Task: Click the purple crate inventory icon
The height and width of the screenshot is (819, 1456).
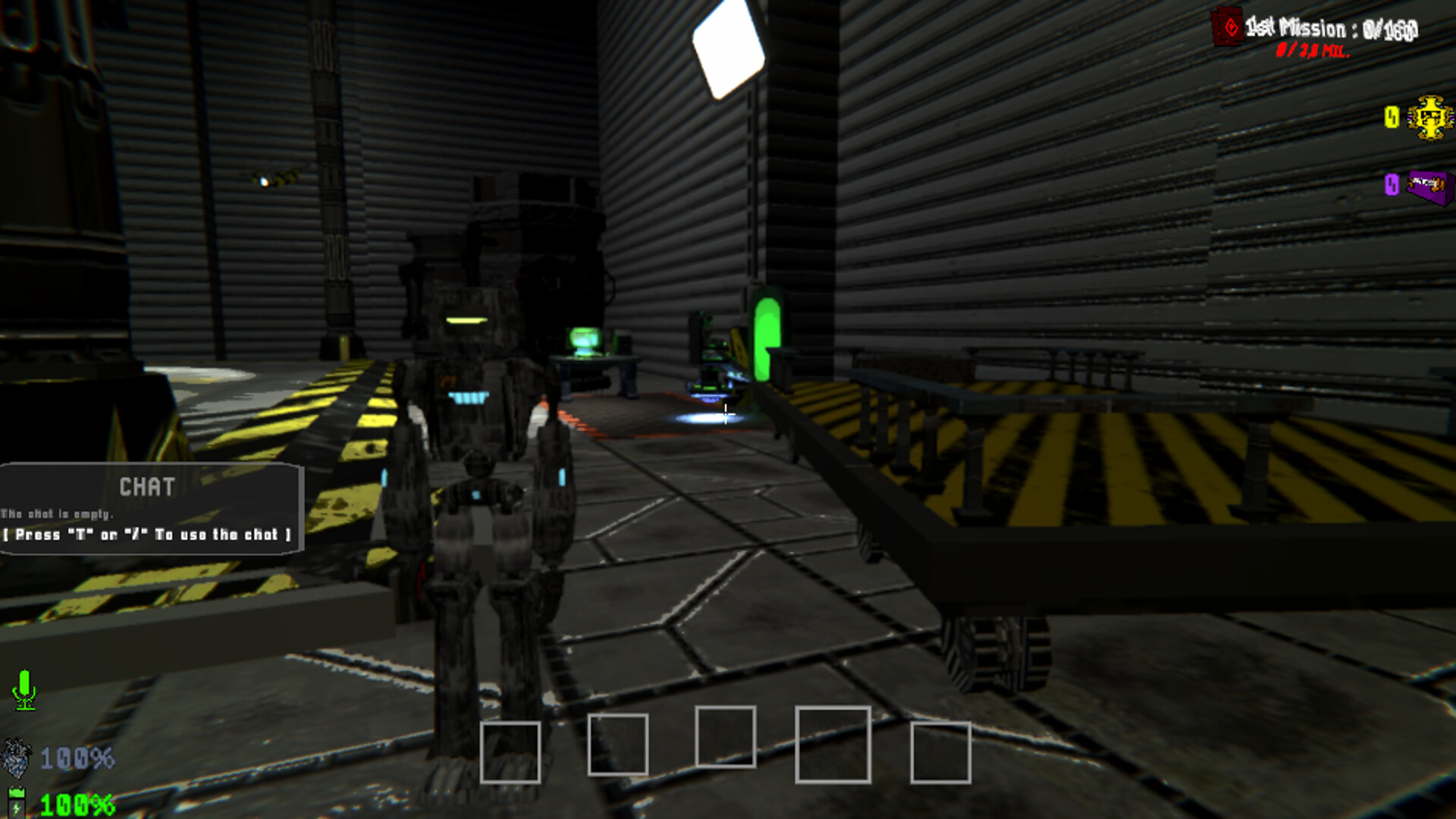Action: click(1429, 186)
